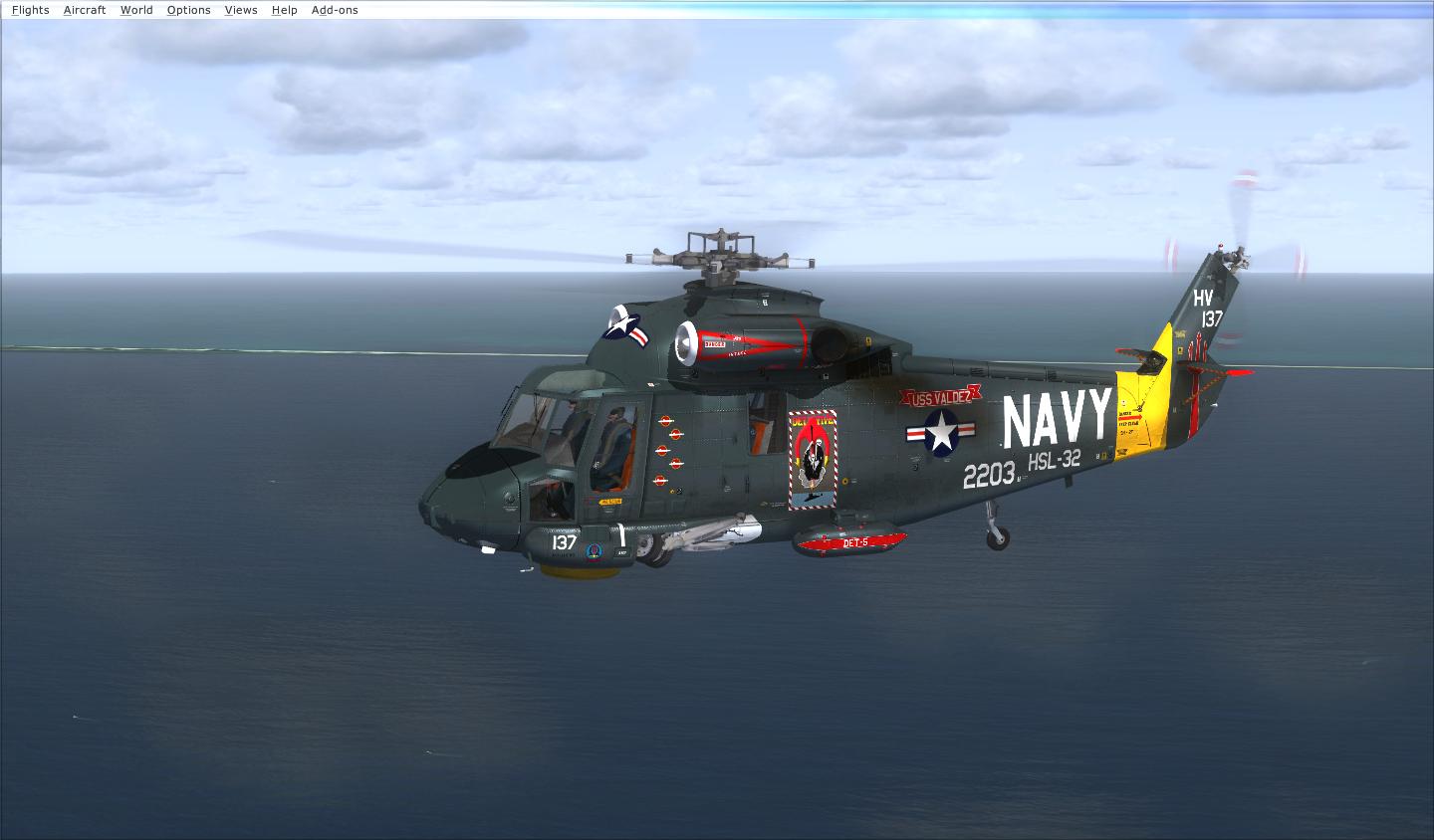Open the Flights menu
Image resolution: width=1434 pixels, height=840 pixels.
pos(29,9)
